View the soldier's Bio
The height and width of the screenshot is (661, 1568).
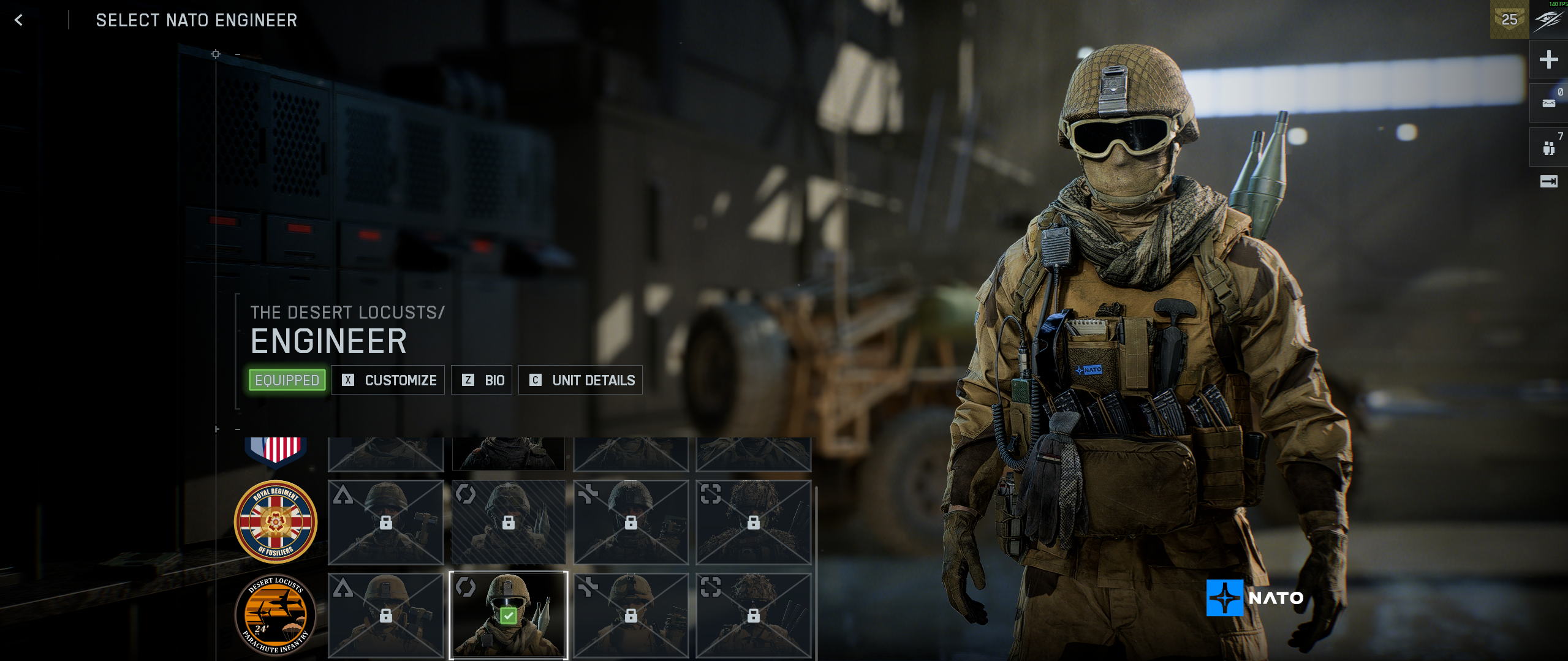482,380
